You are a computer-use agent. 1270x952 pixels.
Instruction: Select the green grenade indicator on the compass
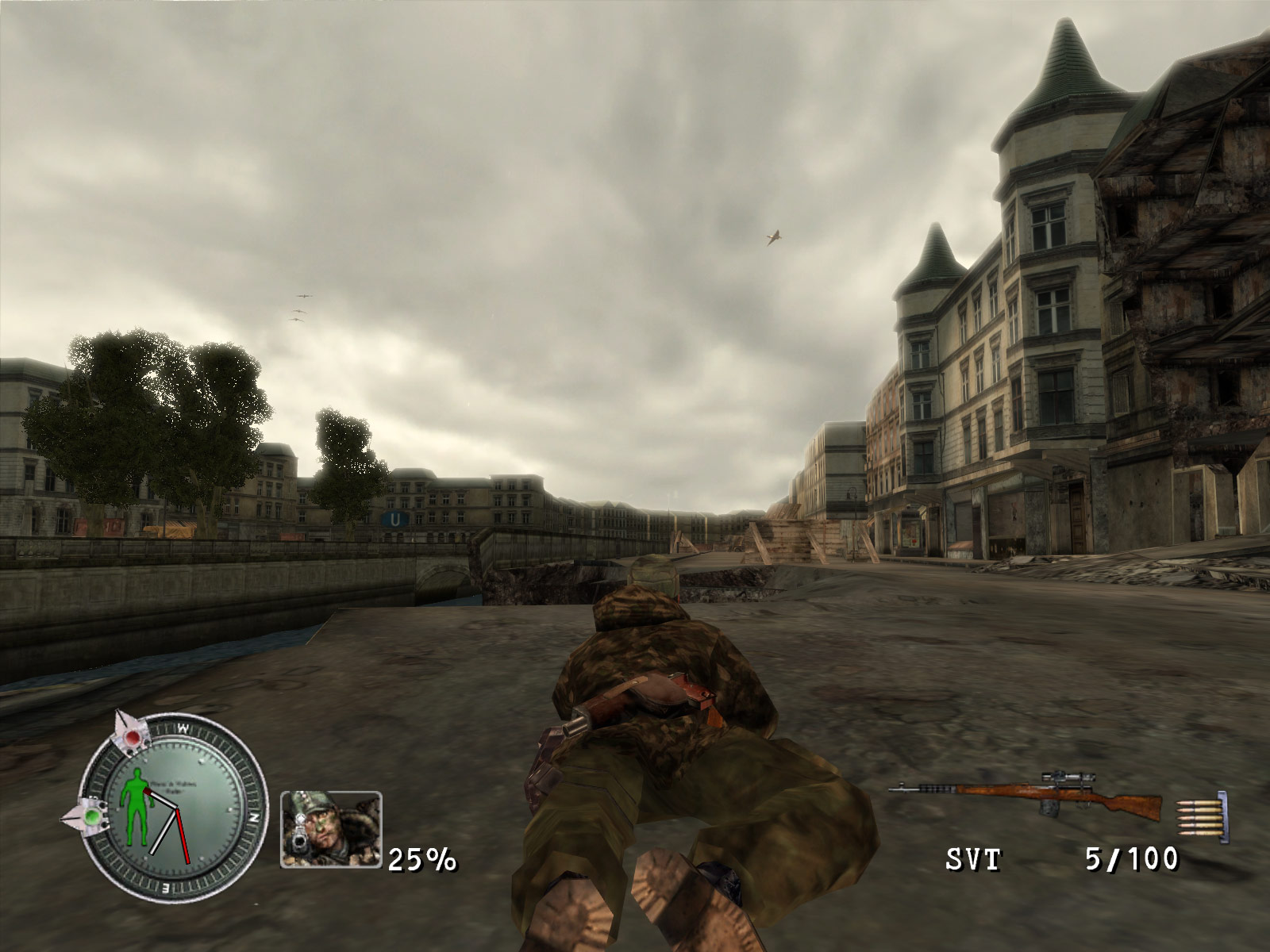92,817
